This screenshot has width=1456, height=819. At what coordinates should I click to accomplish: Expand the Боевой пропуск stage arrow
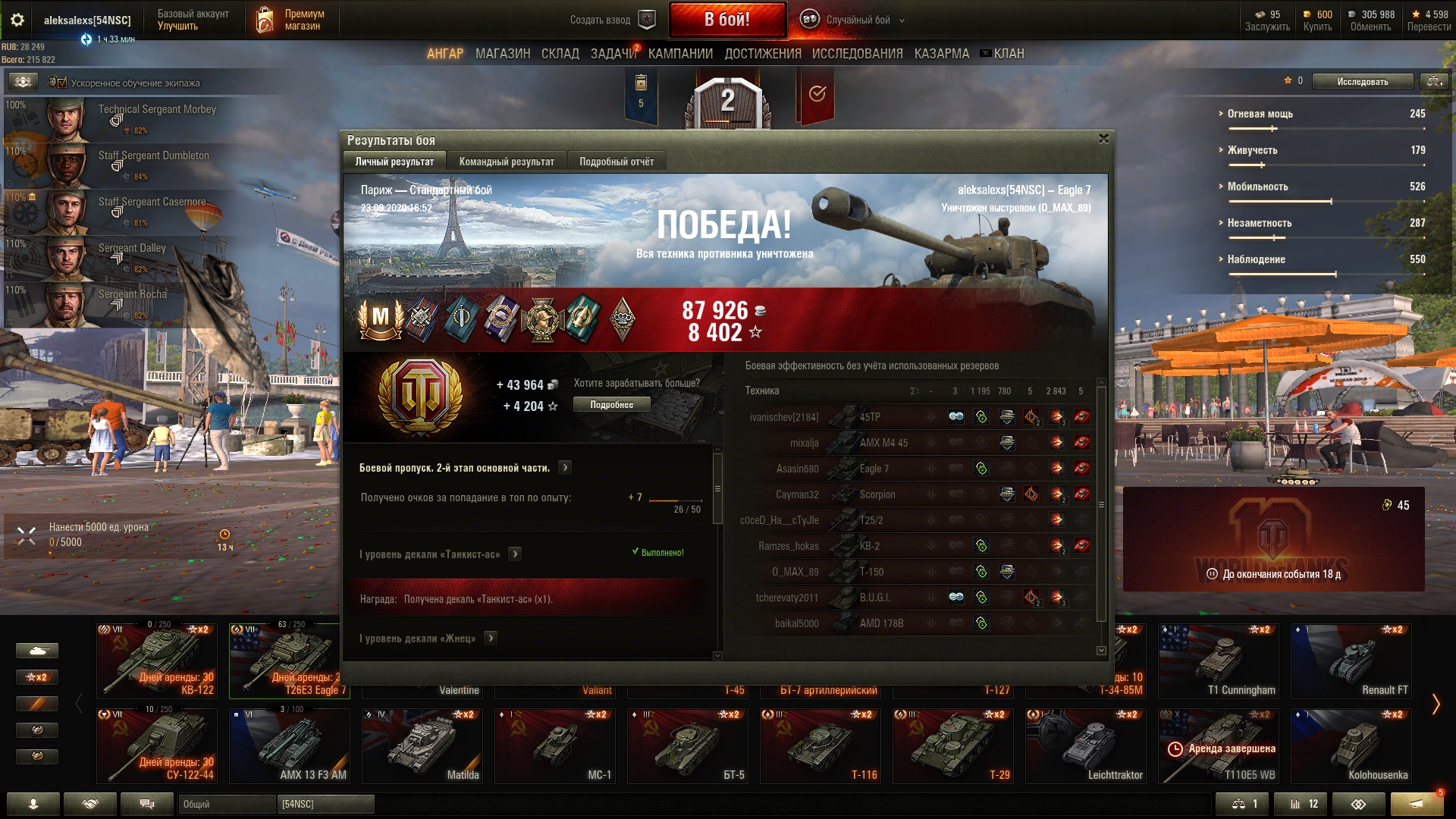(565, 468)
